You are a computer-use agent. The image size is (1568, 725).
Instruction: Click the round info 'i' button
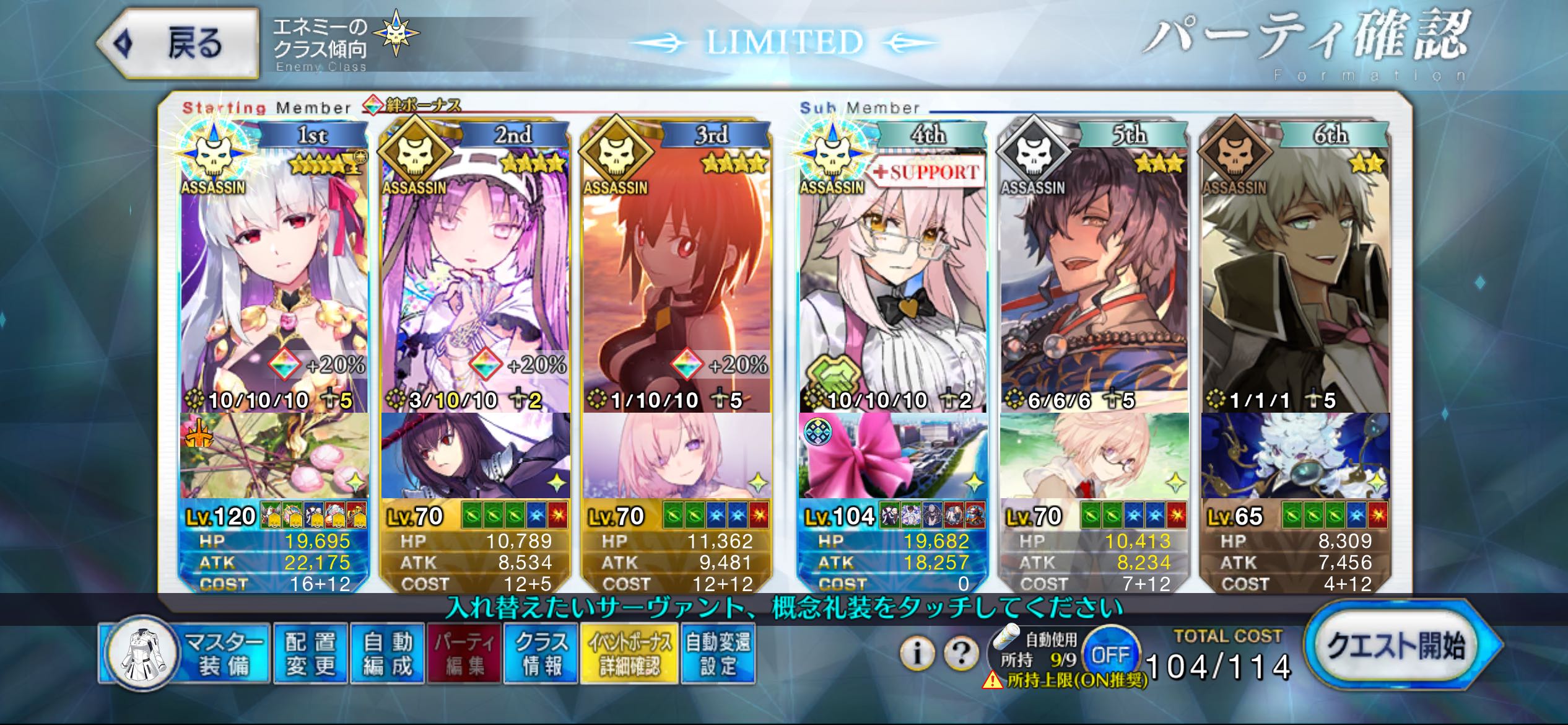point(917,652)
